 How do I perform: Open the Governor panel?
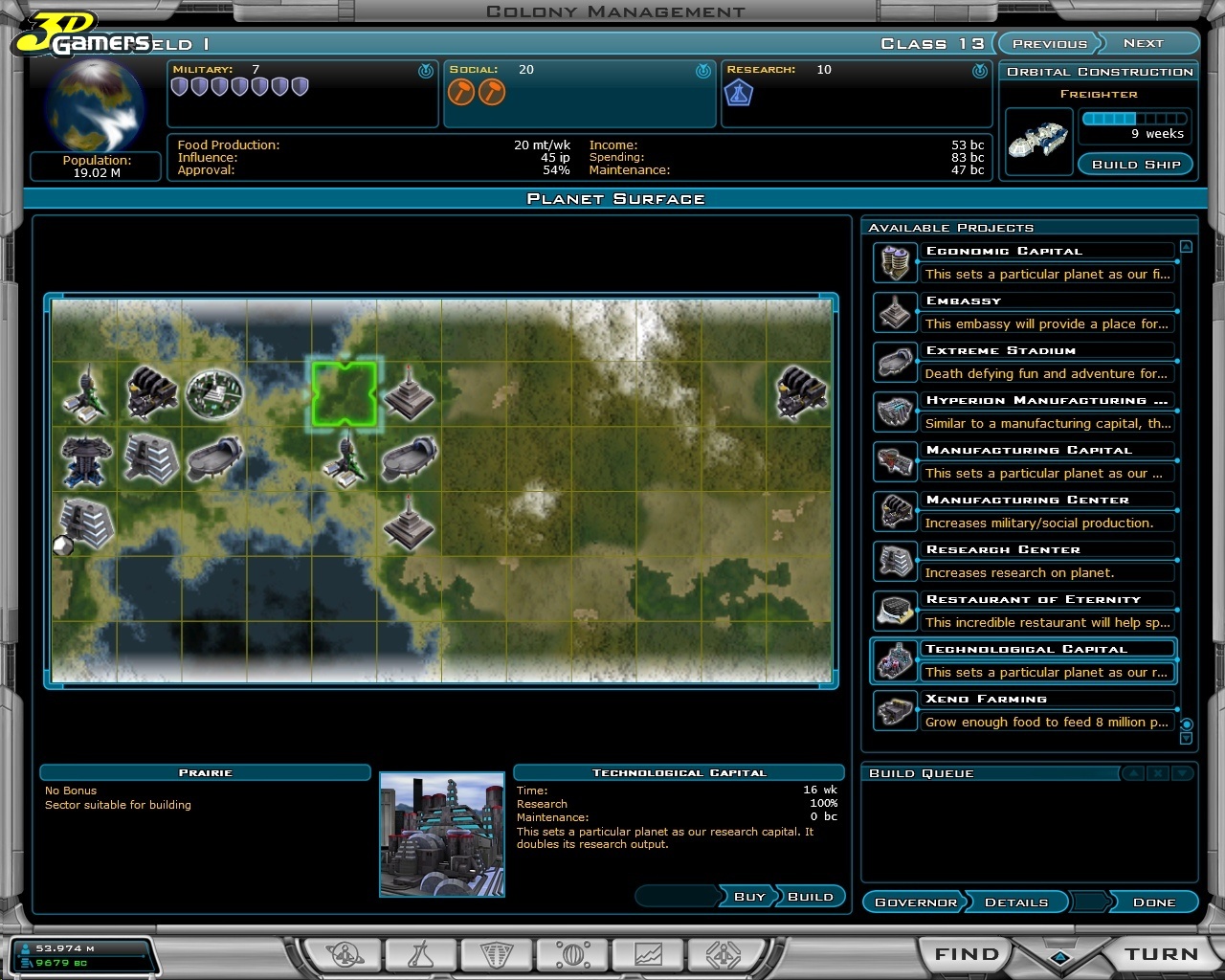(914, 902)
